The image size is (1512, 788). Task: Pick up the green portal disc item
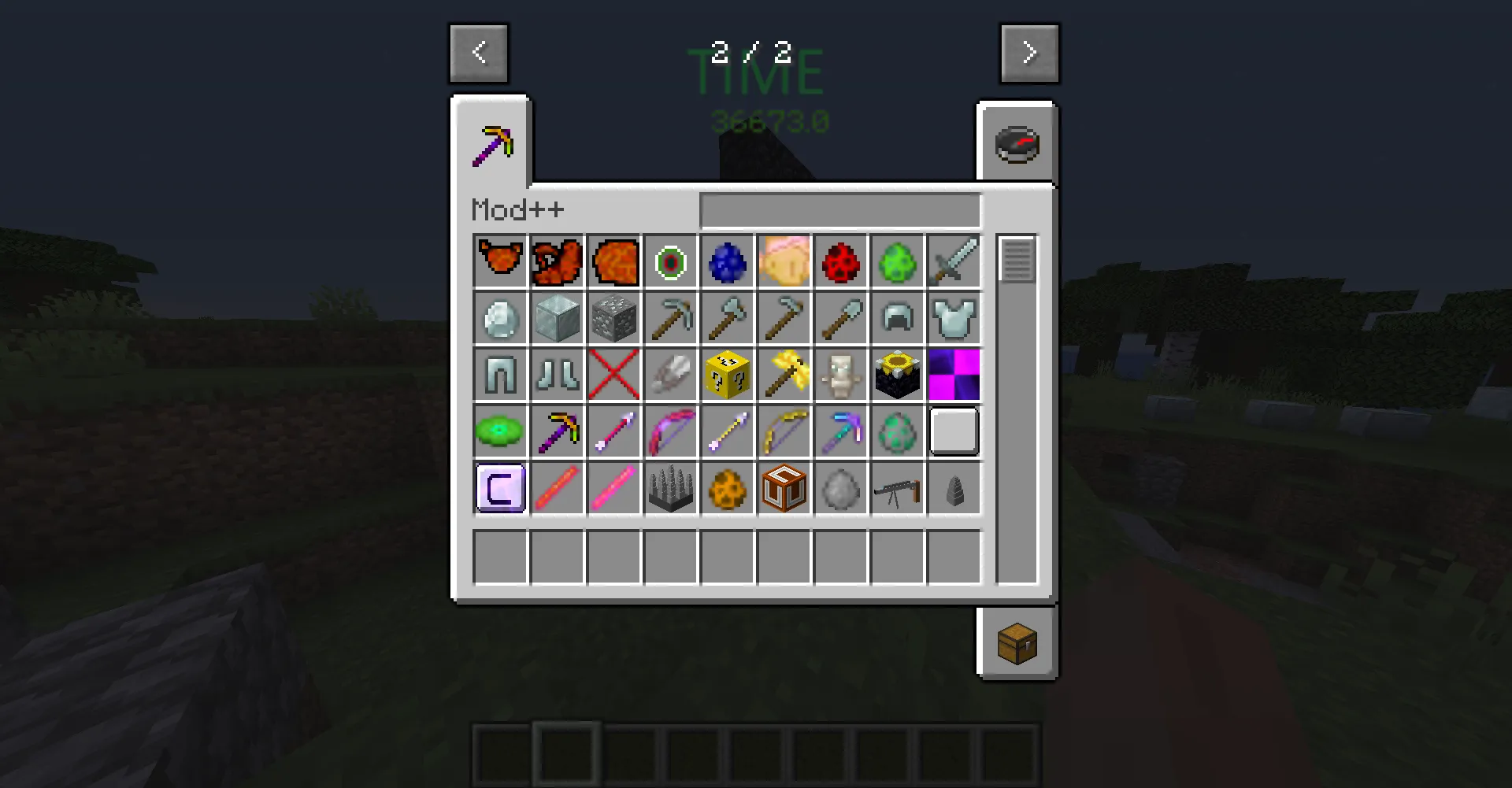pos(500,431)
